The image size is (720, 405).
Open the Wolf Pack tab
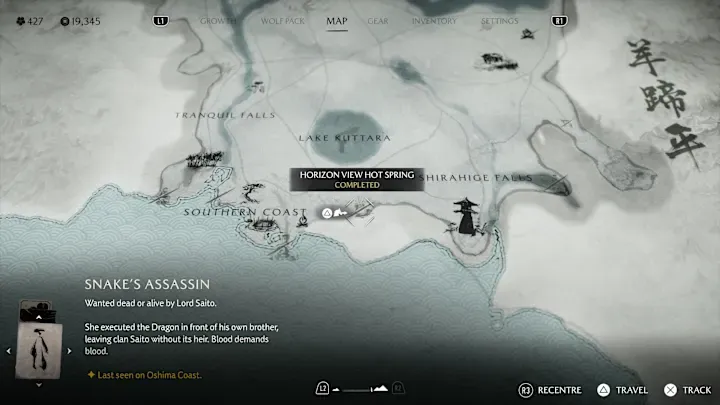click(x=277, y=20)
